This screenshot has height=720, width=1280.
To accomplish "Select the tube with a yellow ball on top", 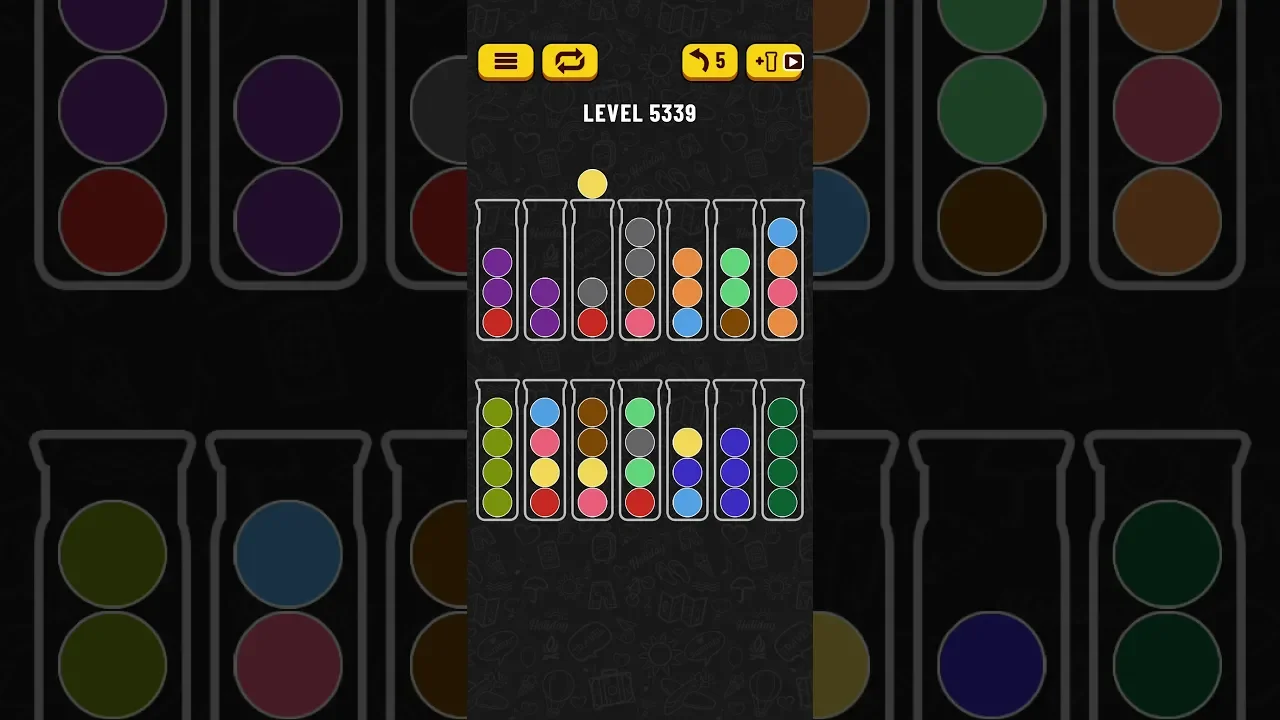I will [687, 452].
